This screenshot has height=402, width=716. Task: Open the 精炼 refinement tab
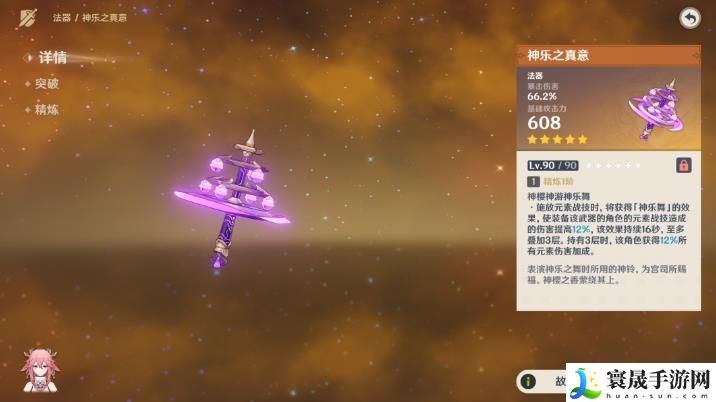point(47,109)
